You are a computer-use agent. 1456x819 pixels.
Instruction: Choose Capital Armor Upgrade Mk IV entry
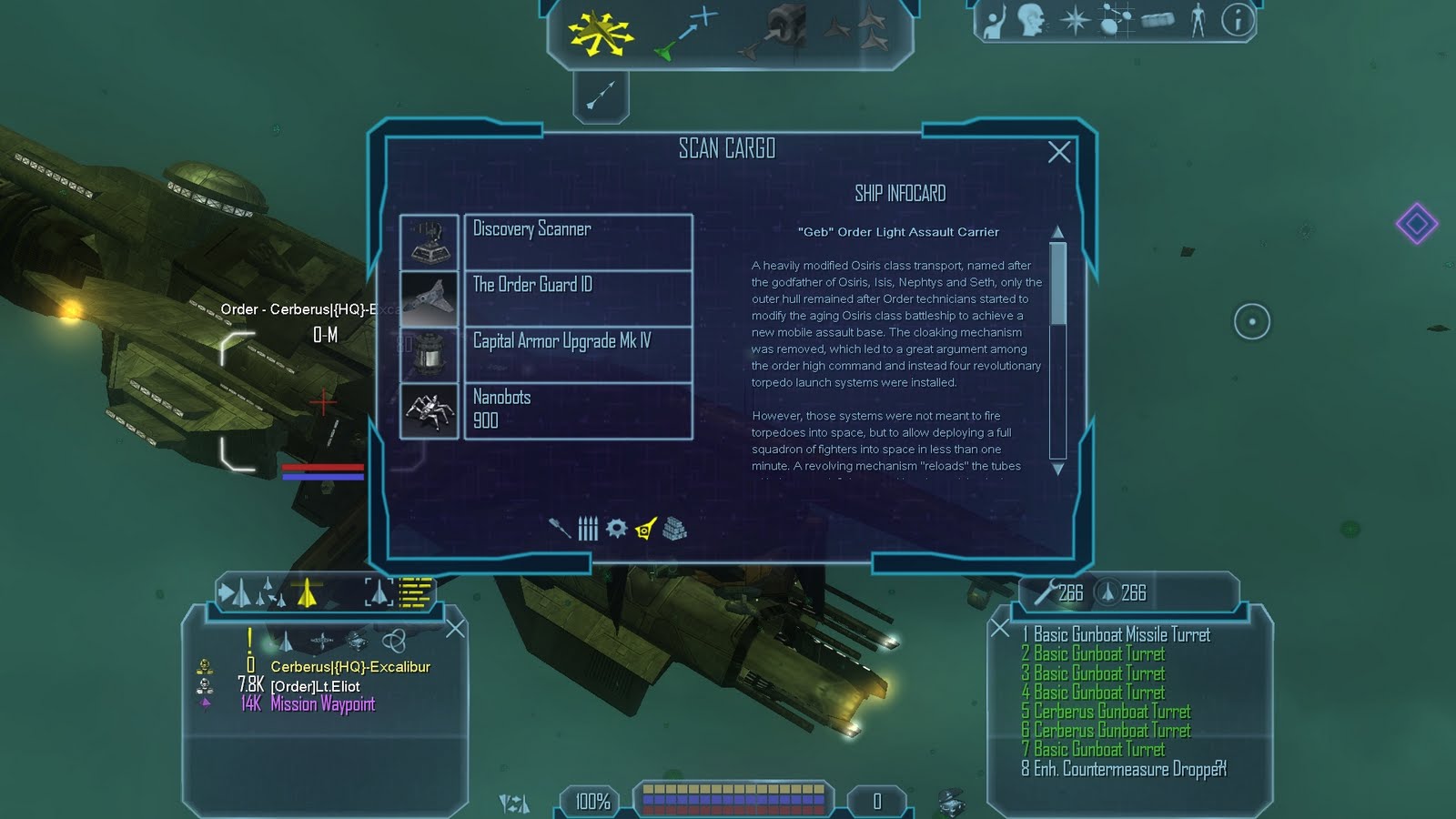coord(578,354)
